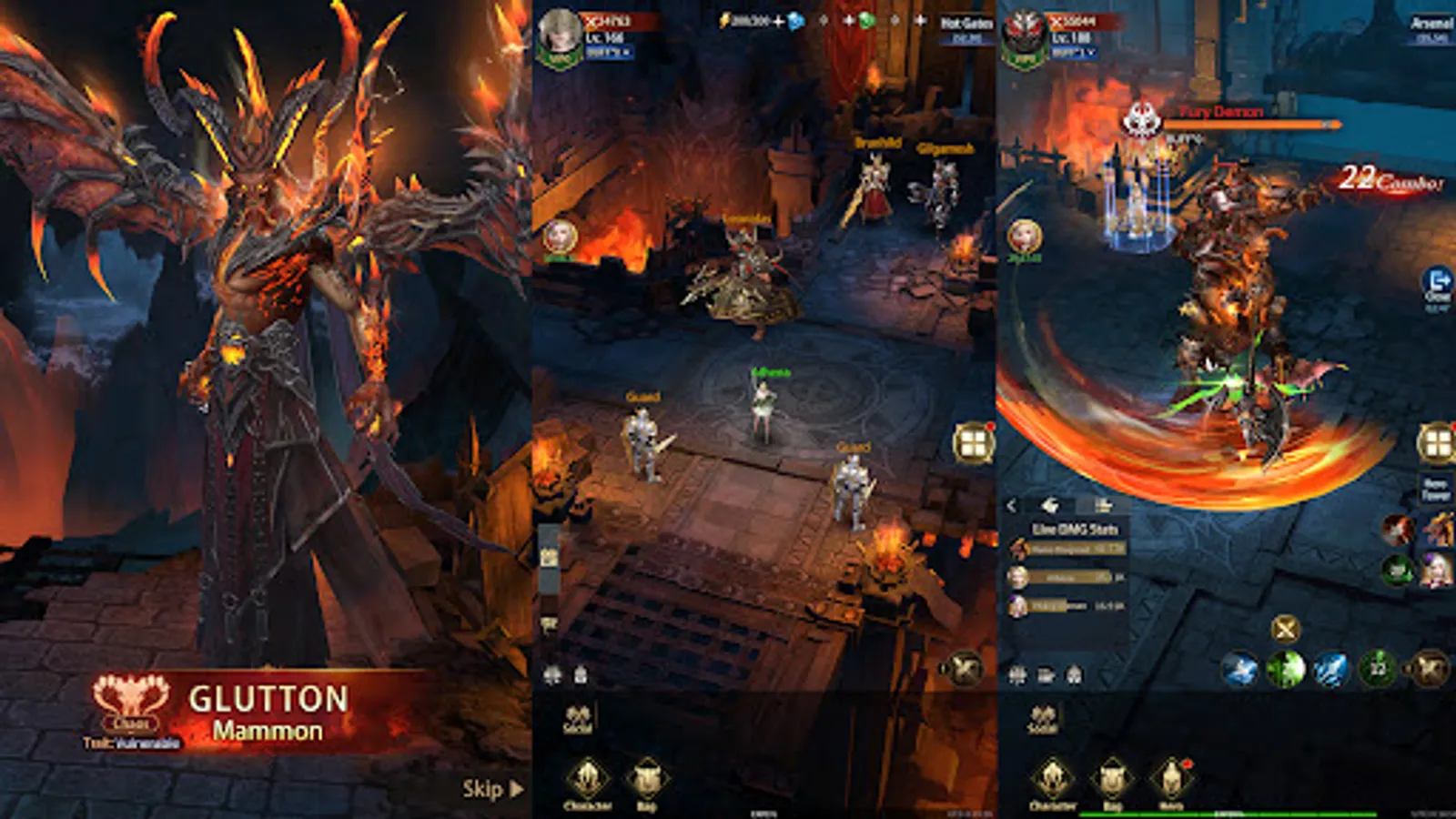Tap the crossed-swords quick battle icon
This screenshot has height=819, width=1456.
(x=1285, y=630)
